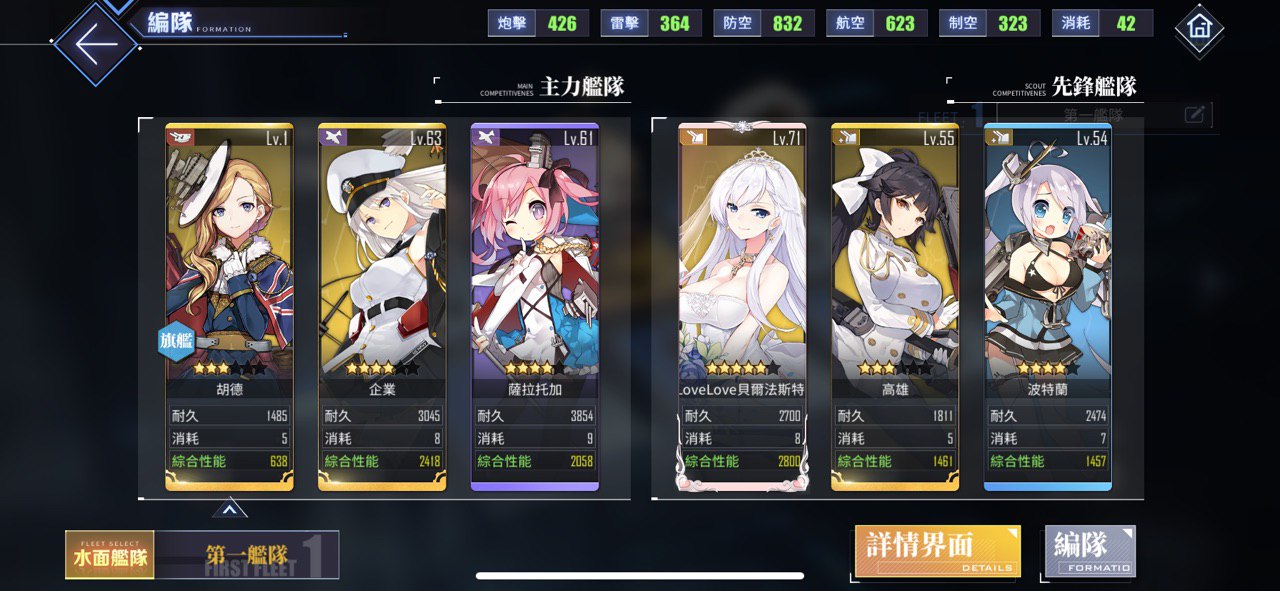This screenshot has height=591, width=1280.
Task: Return to the home screen
Action: [1199, 29]
